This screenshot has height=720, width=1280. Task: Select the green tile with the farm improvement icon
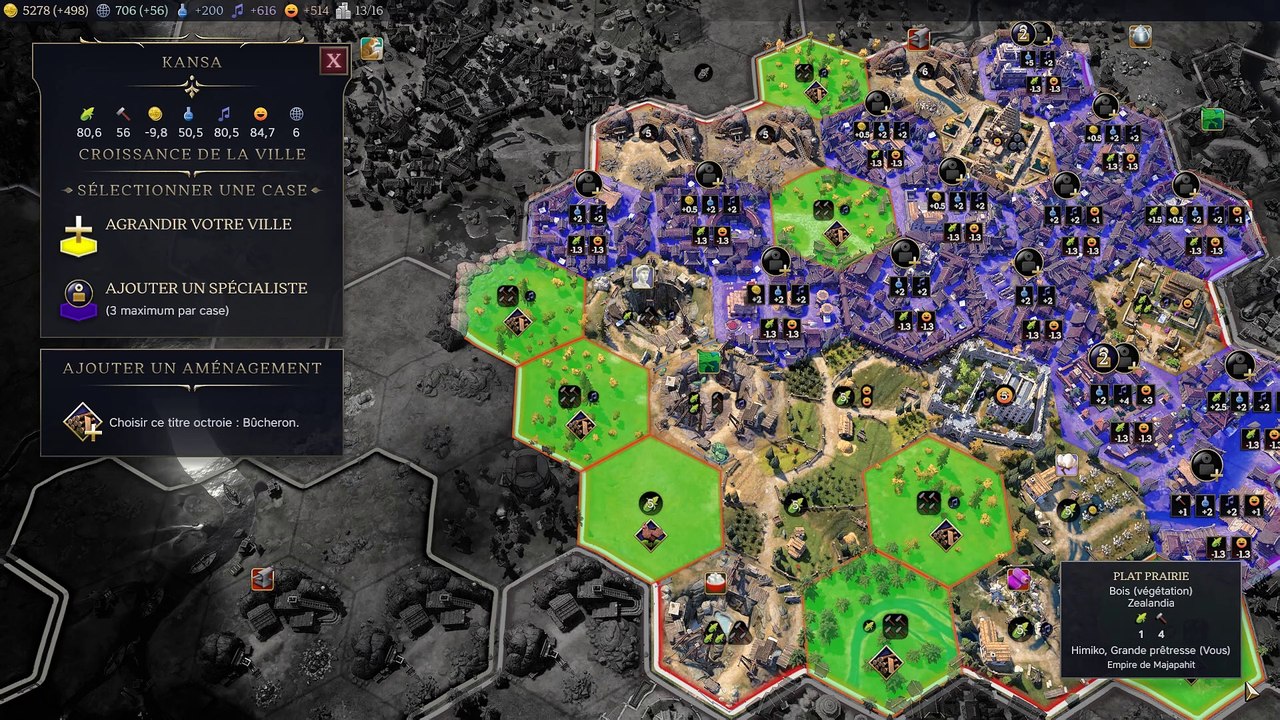click(x=651, y=510)
